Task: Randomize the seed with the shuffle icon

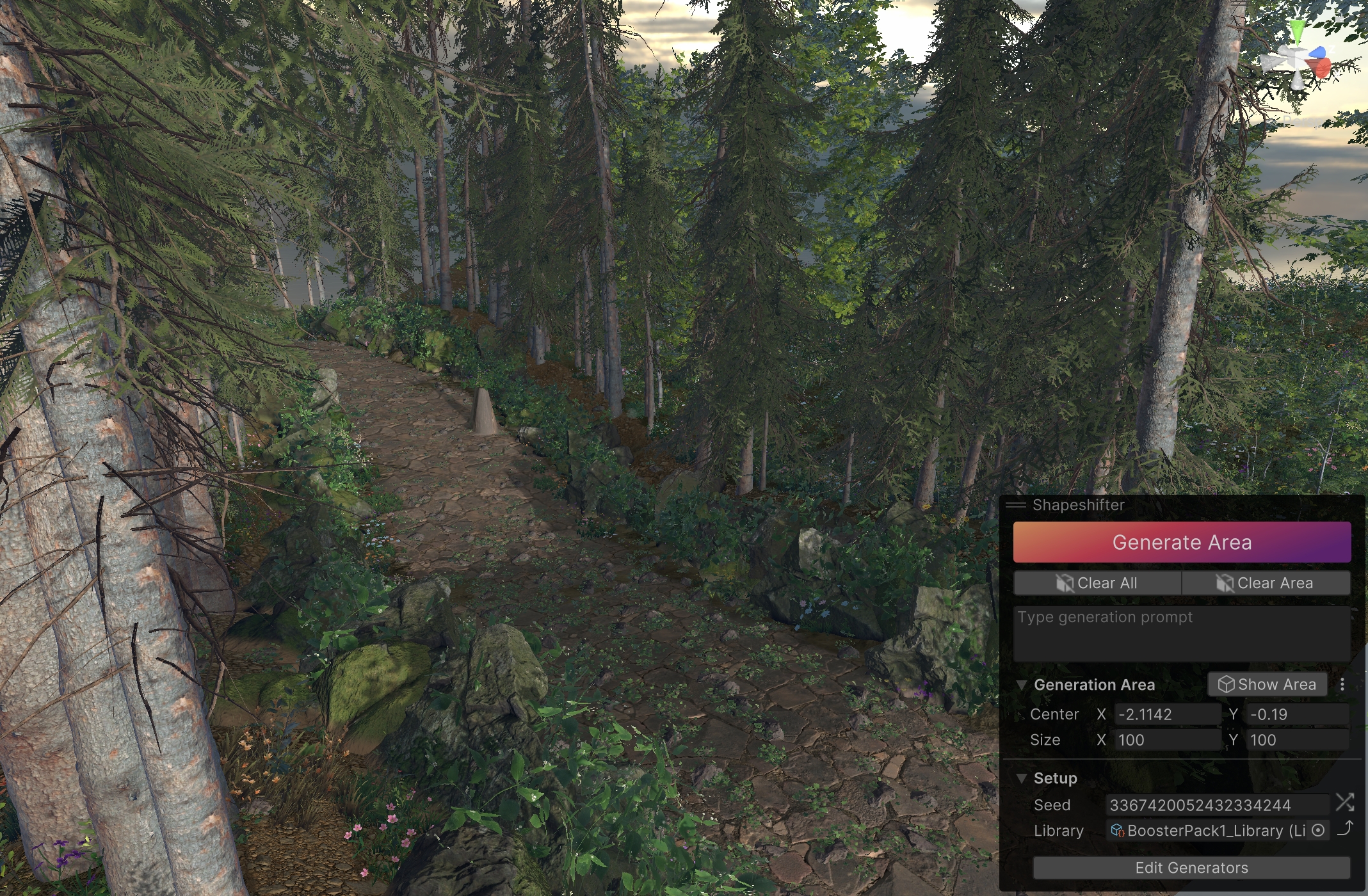Action: 1345,803
